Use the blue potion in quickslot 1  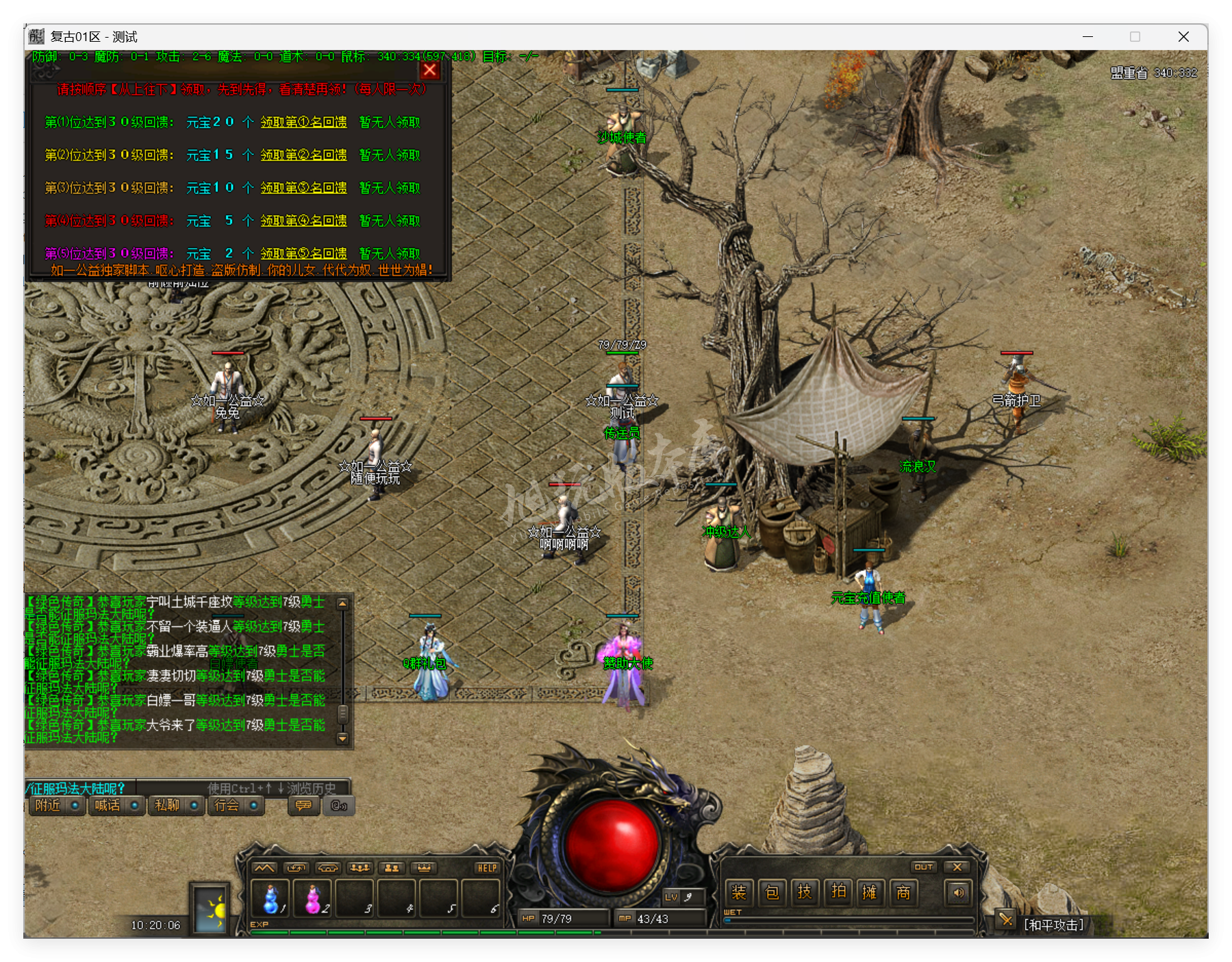click(x=271, y=898)
